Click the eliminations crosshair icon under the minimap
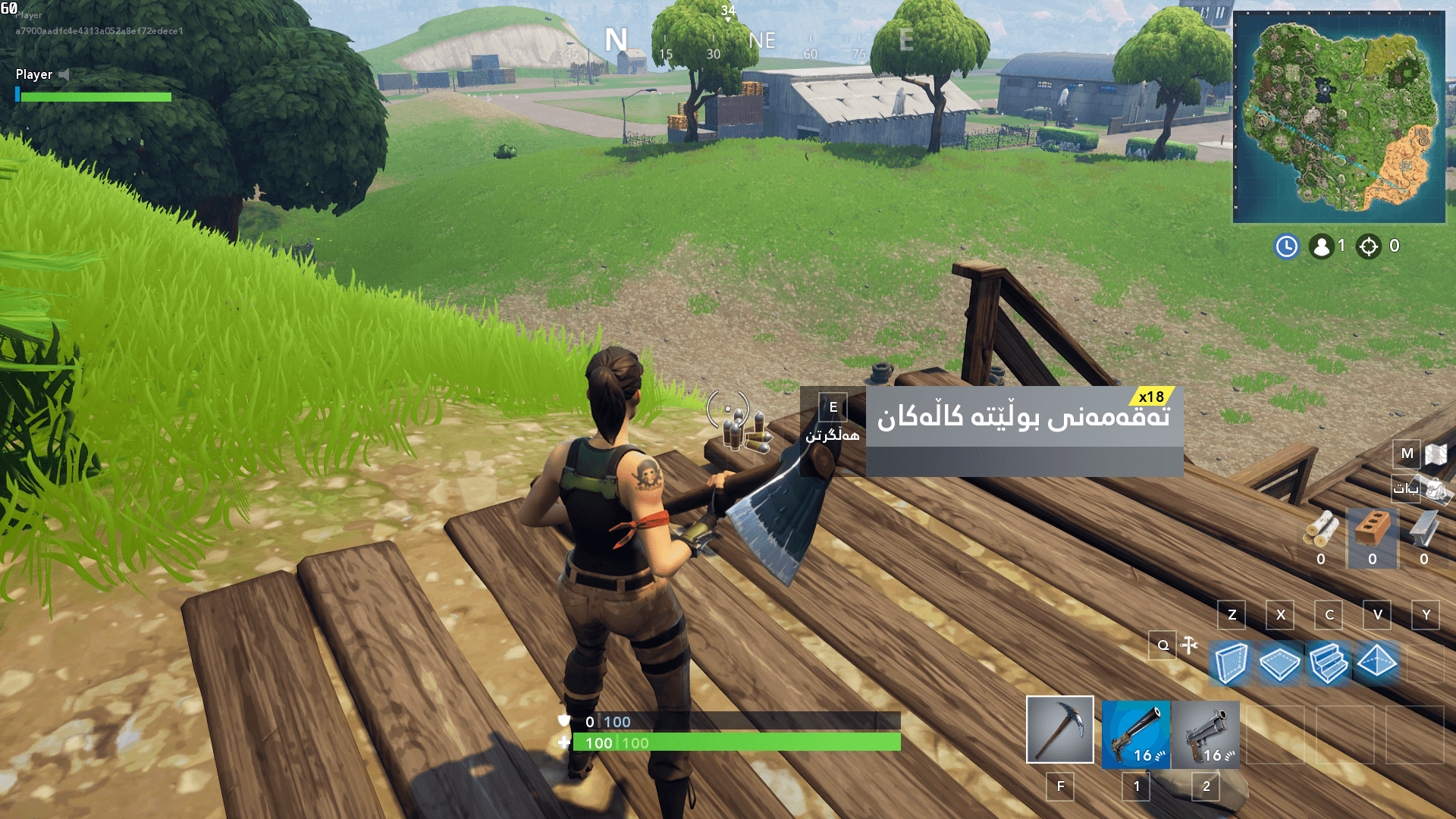The width and height of the screenshot is (1456, 819). 1369,246
